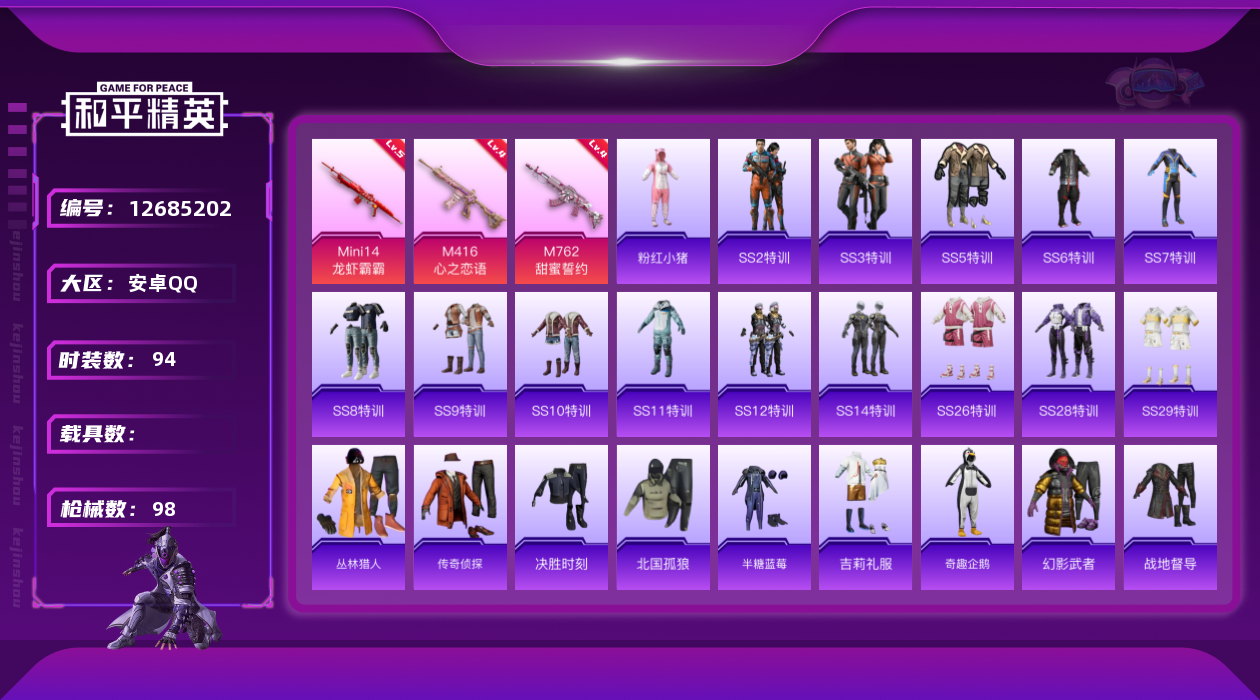Open the M762 甜蜜誓约 weapon card
The width and height of the screenshot is (1260, 700).
pos(561,211)
